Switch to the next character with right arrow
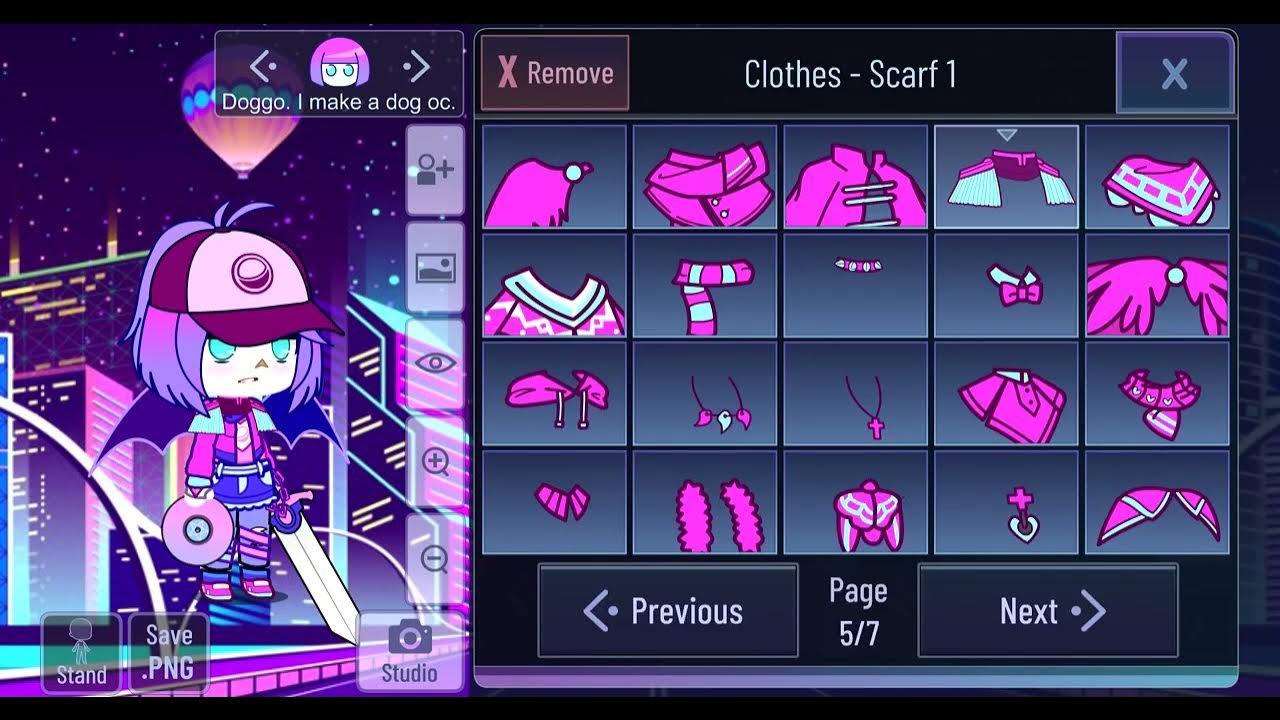Screen dimensions: 1280x720 tap(417, 66)
